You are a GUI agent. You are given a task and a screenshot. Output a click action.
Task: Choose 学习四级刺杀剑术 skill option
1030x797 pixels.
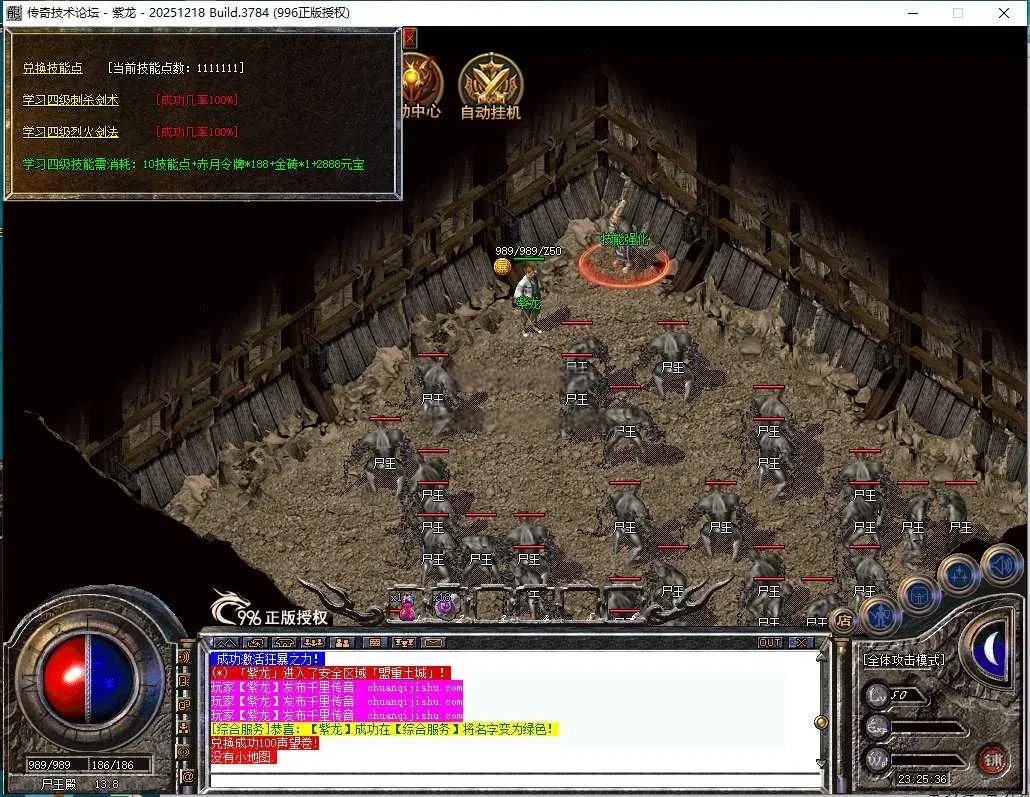[x=71, y=100]
